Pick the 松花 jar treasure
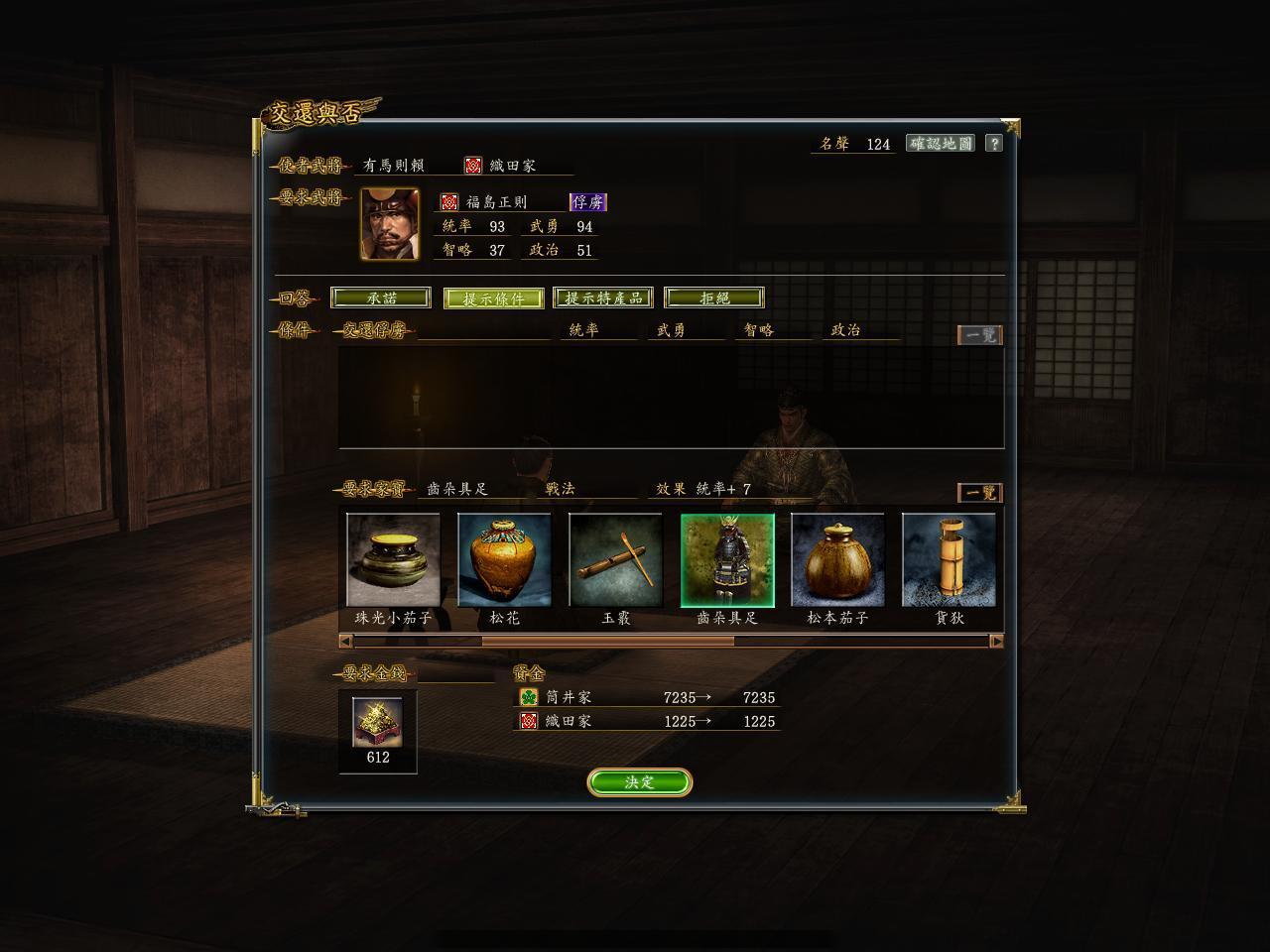The height and width of the screenshot is (952, 1270). click(x=504, y=560)
